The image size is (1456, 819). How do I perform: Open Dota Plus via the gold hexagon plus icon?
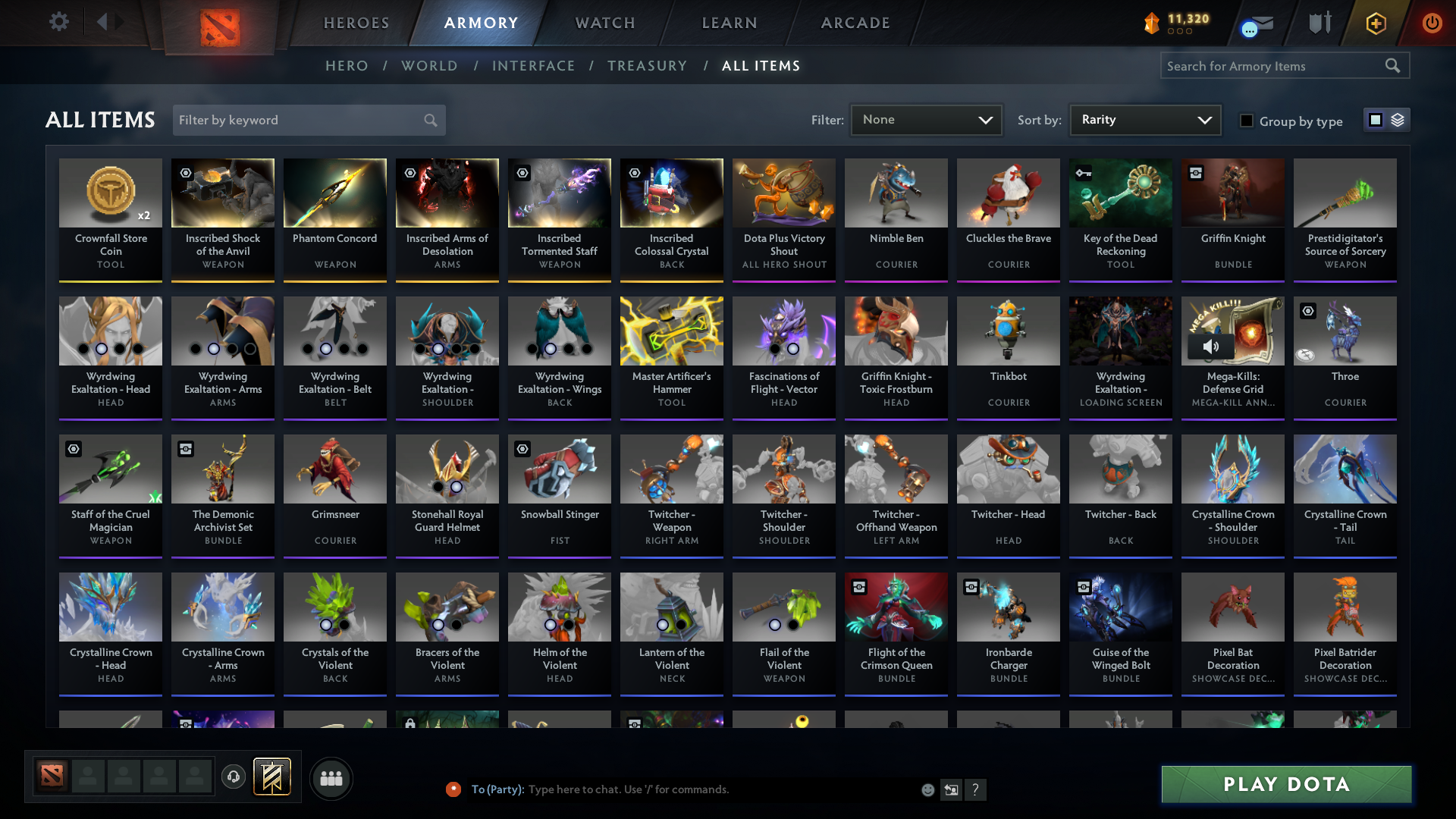pos(1376,24)
